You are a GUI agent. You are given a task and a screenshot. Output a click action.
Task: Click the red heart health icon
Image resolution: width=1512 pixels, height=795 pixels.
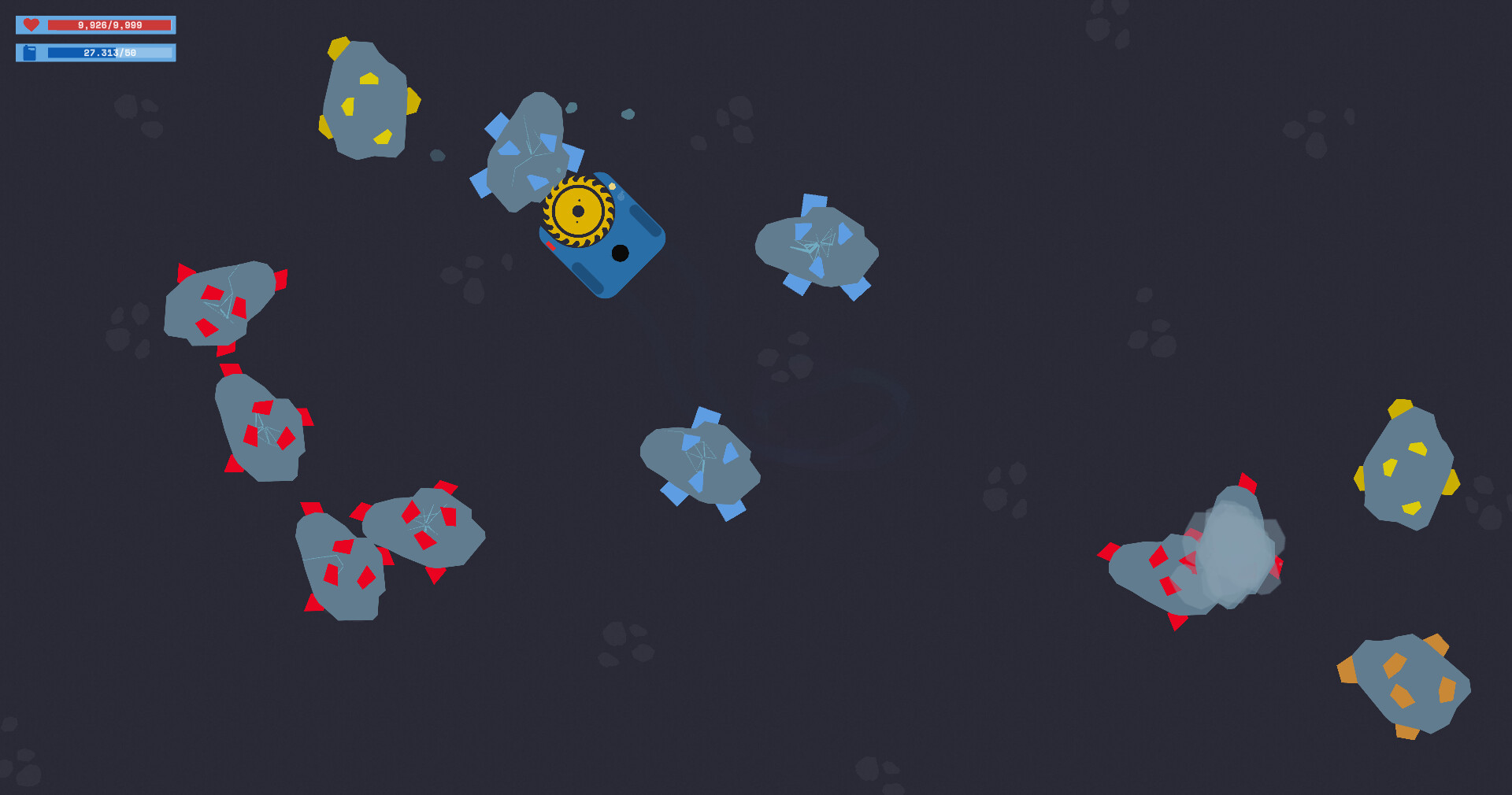(x=30, y=24)
